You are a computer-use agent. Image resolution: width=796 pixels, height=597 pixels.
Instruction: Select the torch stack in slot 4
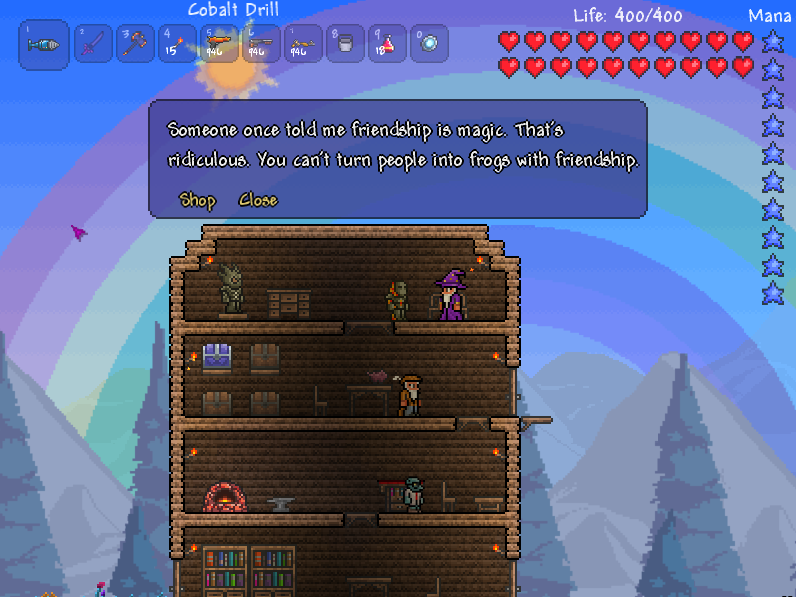pos(177,44)
